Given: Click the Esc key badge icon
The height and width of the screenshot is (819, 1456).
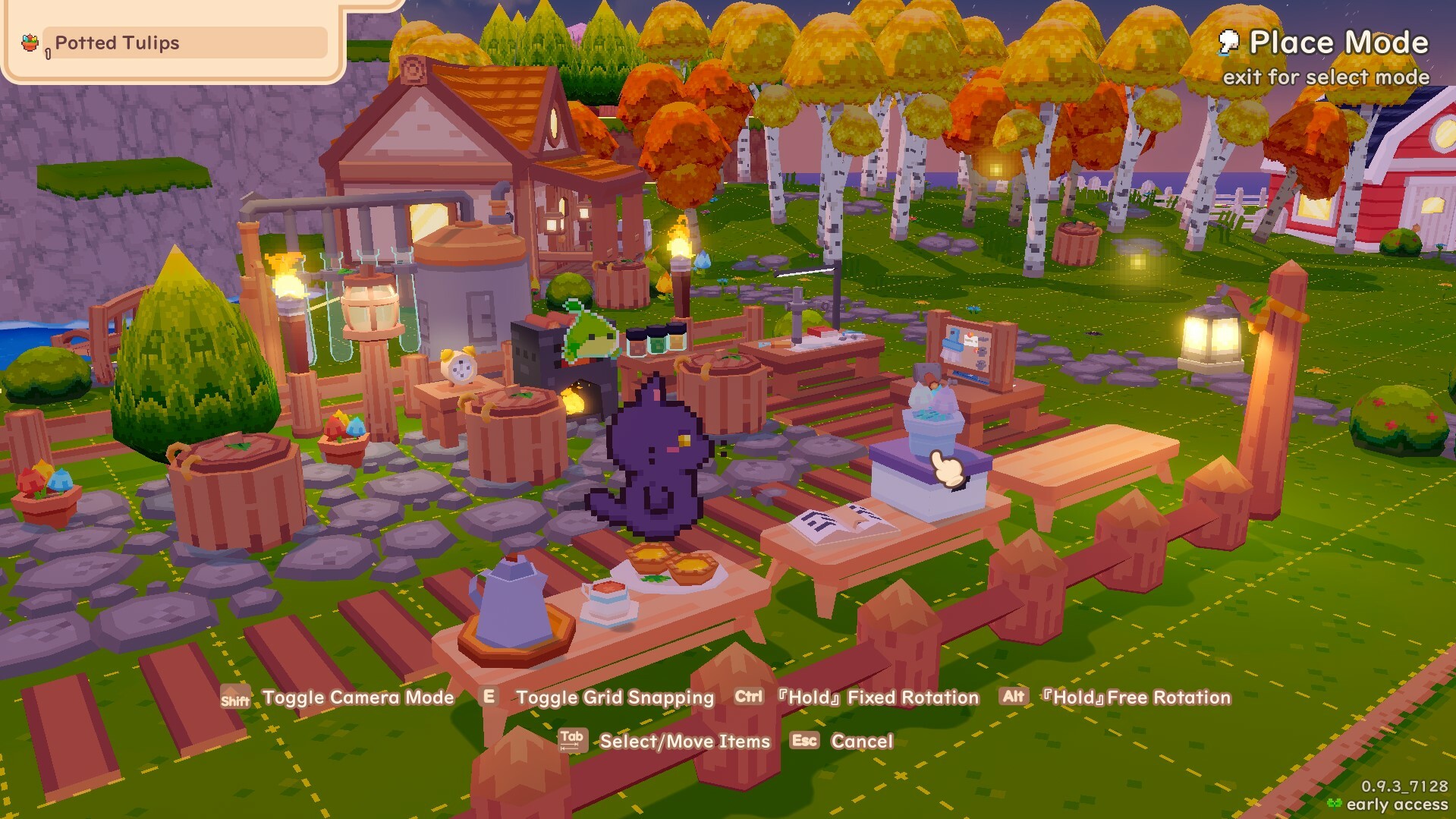Looking at the screenshot, I should coord(804,742).
